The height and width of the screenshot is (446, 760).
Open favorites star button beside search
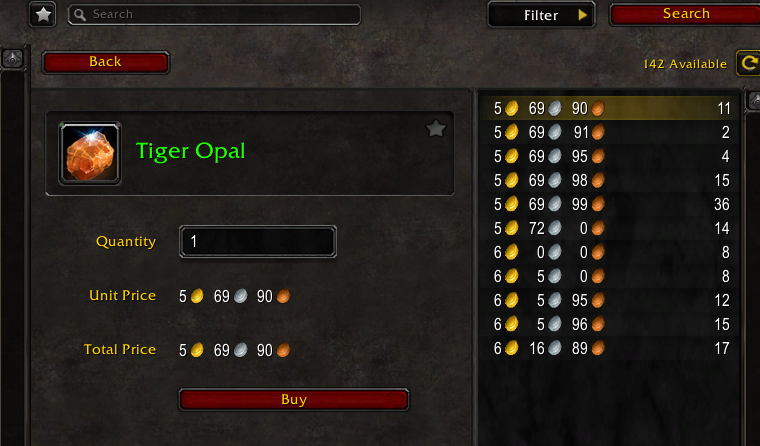(43, 15)
